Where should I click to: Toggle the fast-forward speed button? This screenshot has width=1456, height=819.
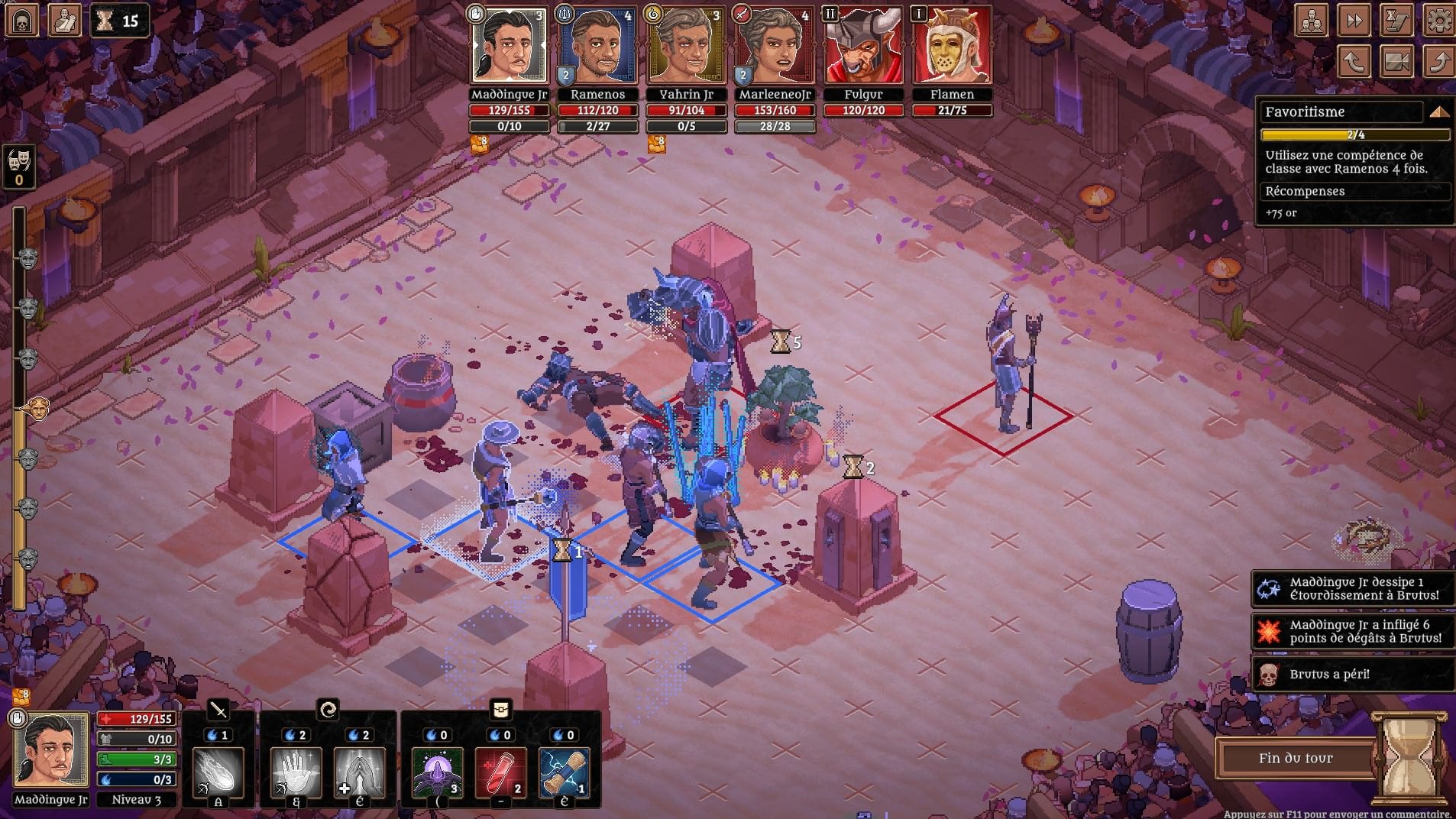point(1354,21)
